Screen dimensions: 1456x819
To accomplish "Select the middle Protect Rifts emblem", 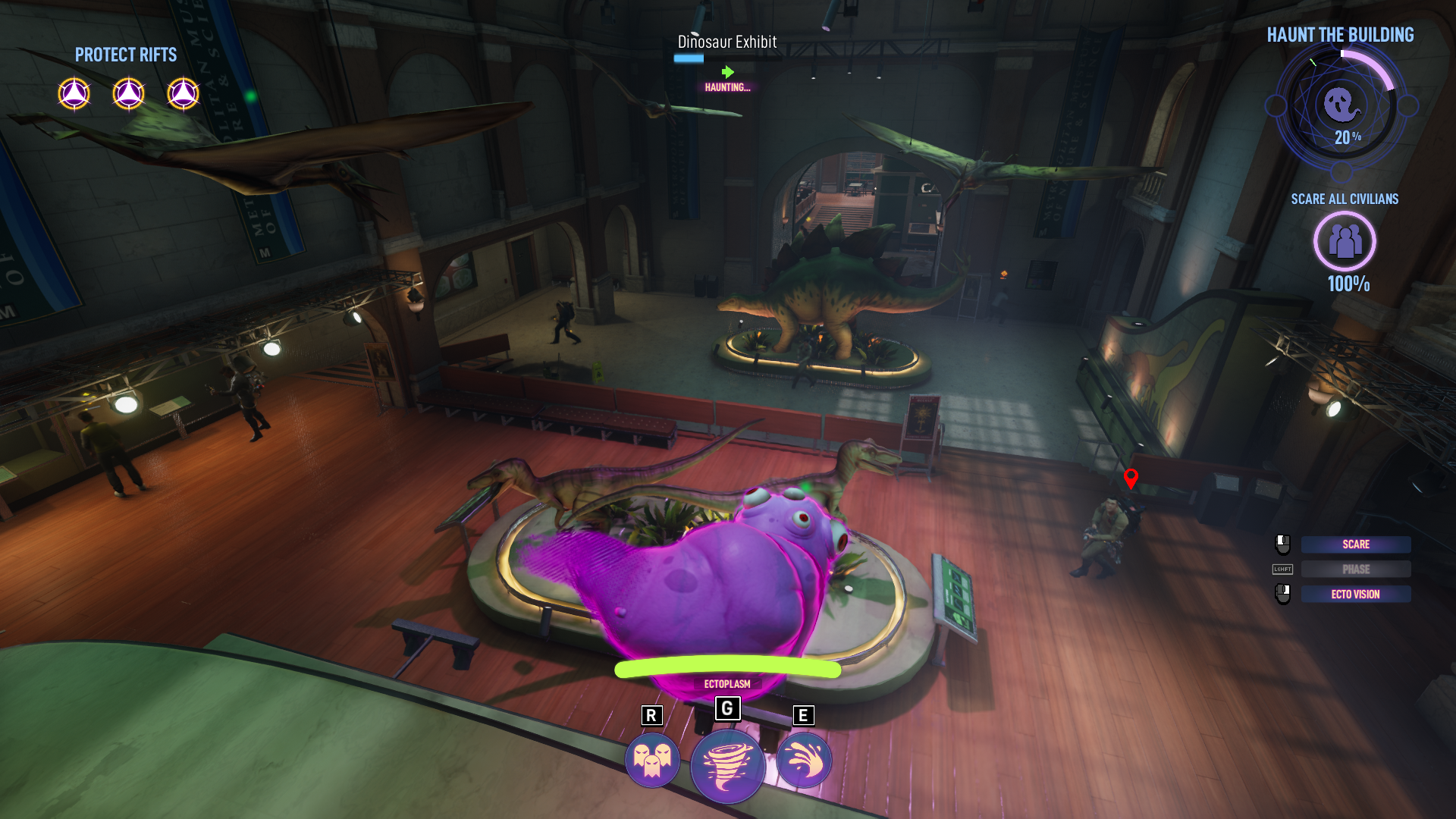I will pyautogui.click(x=128, y=93).
